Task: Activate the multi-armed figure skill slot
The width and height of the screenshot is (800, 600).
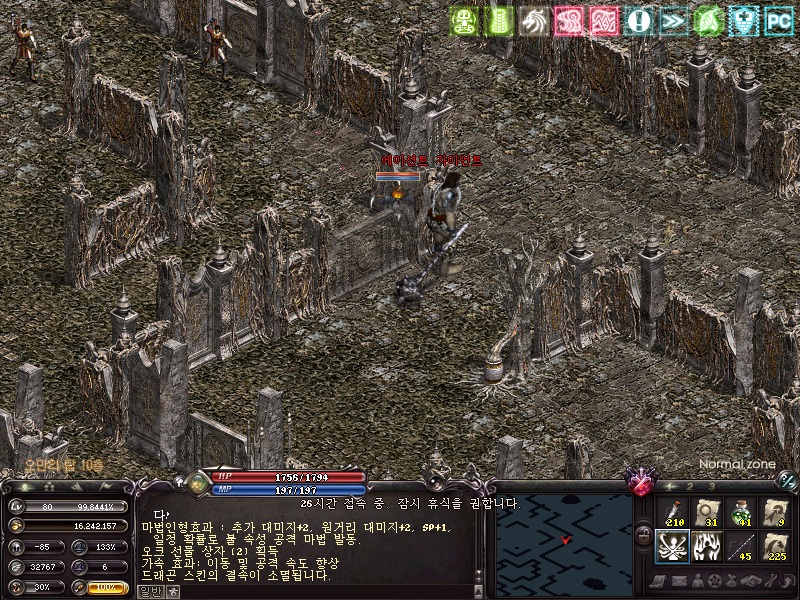Action: 672,546
